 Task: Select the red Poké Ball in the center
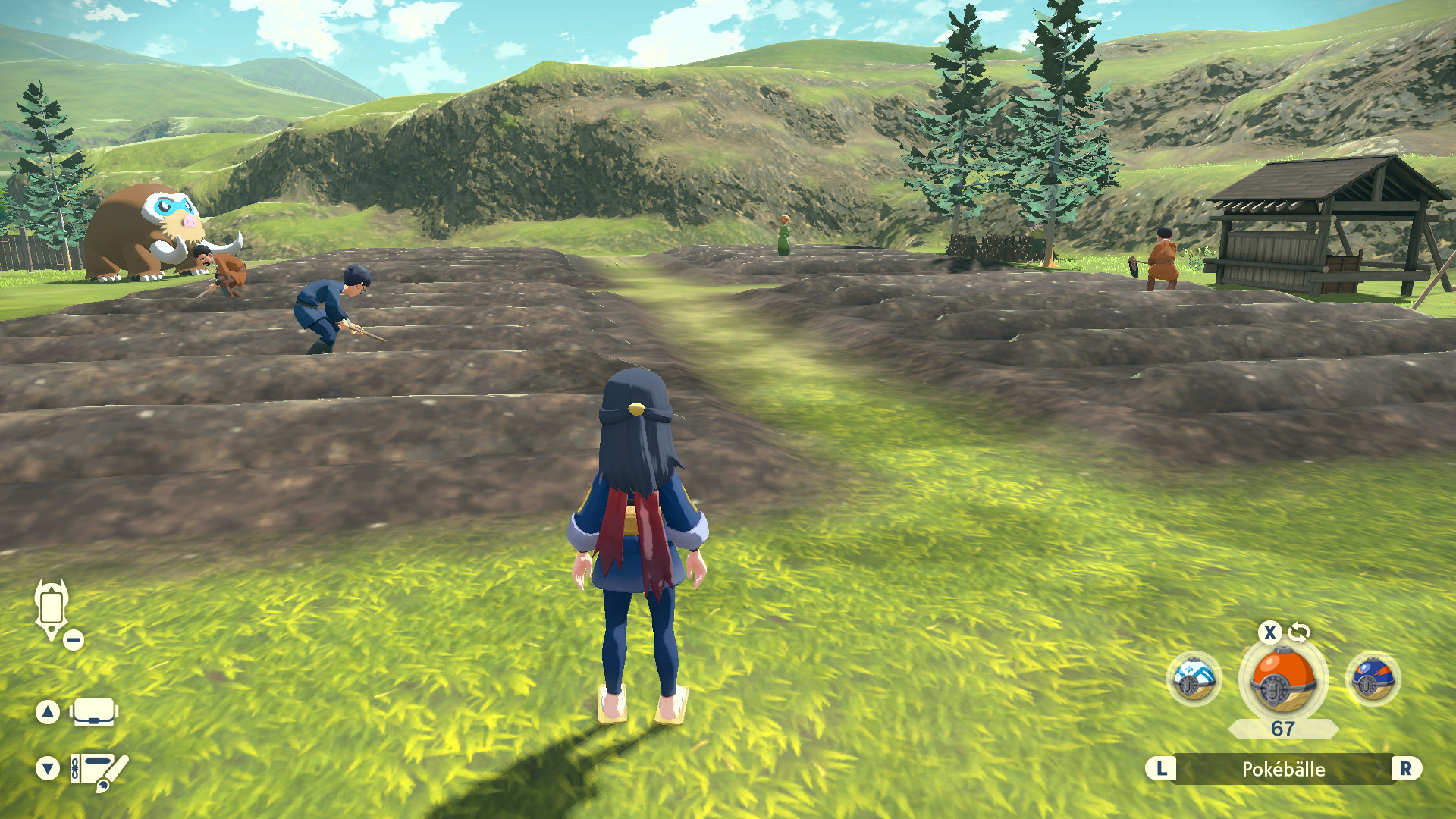1283,680
